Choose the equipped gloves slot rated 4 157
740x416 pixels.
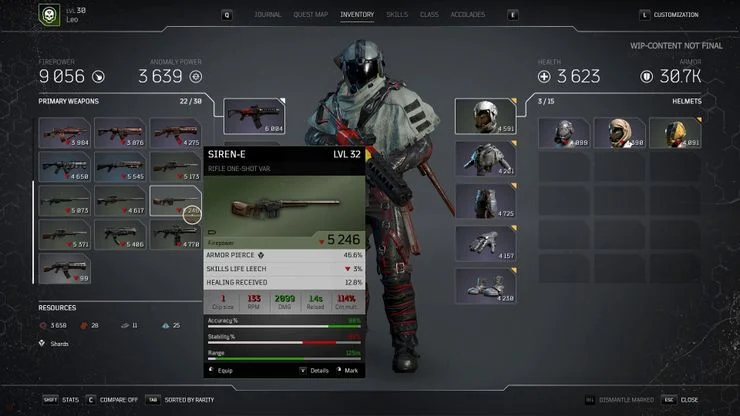tap(485, 243)
